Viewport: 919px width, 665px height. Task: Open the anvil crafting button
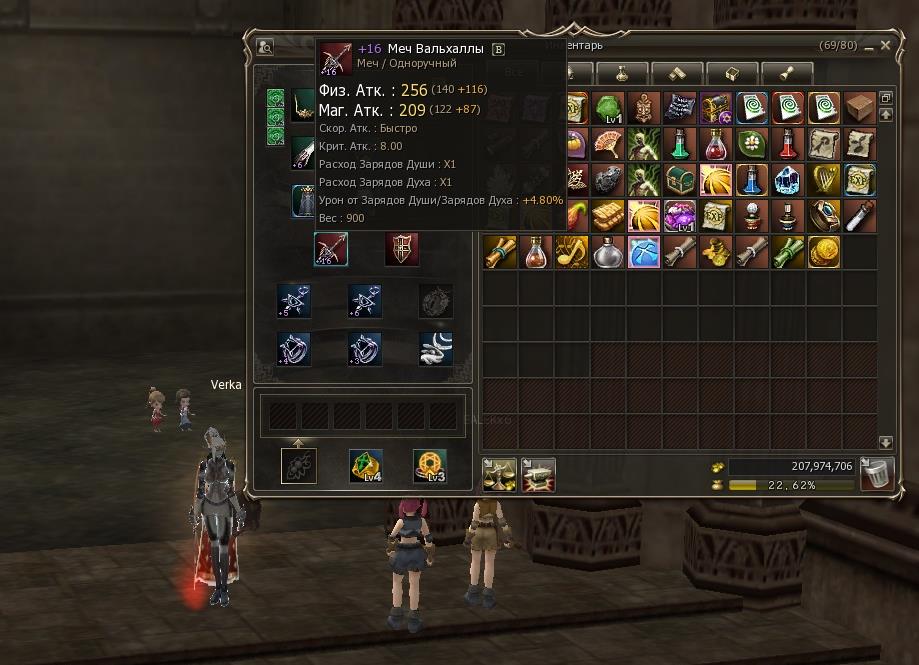pyautogui.click(x=534, y=474)
